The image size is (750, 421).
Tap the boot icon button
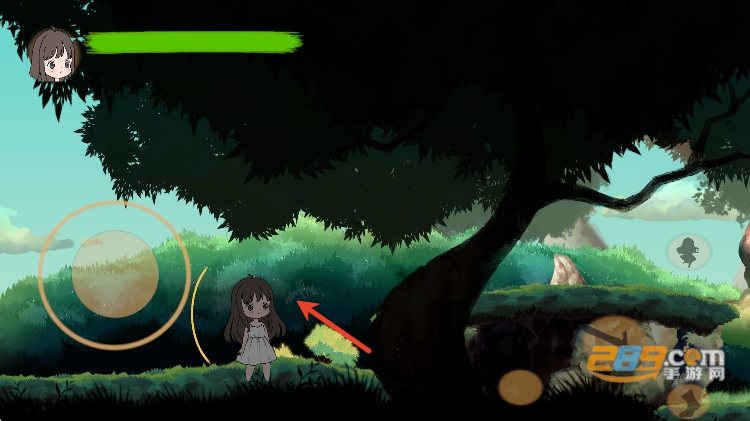687,400
